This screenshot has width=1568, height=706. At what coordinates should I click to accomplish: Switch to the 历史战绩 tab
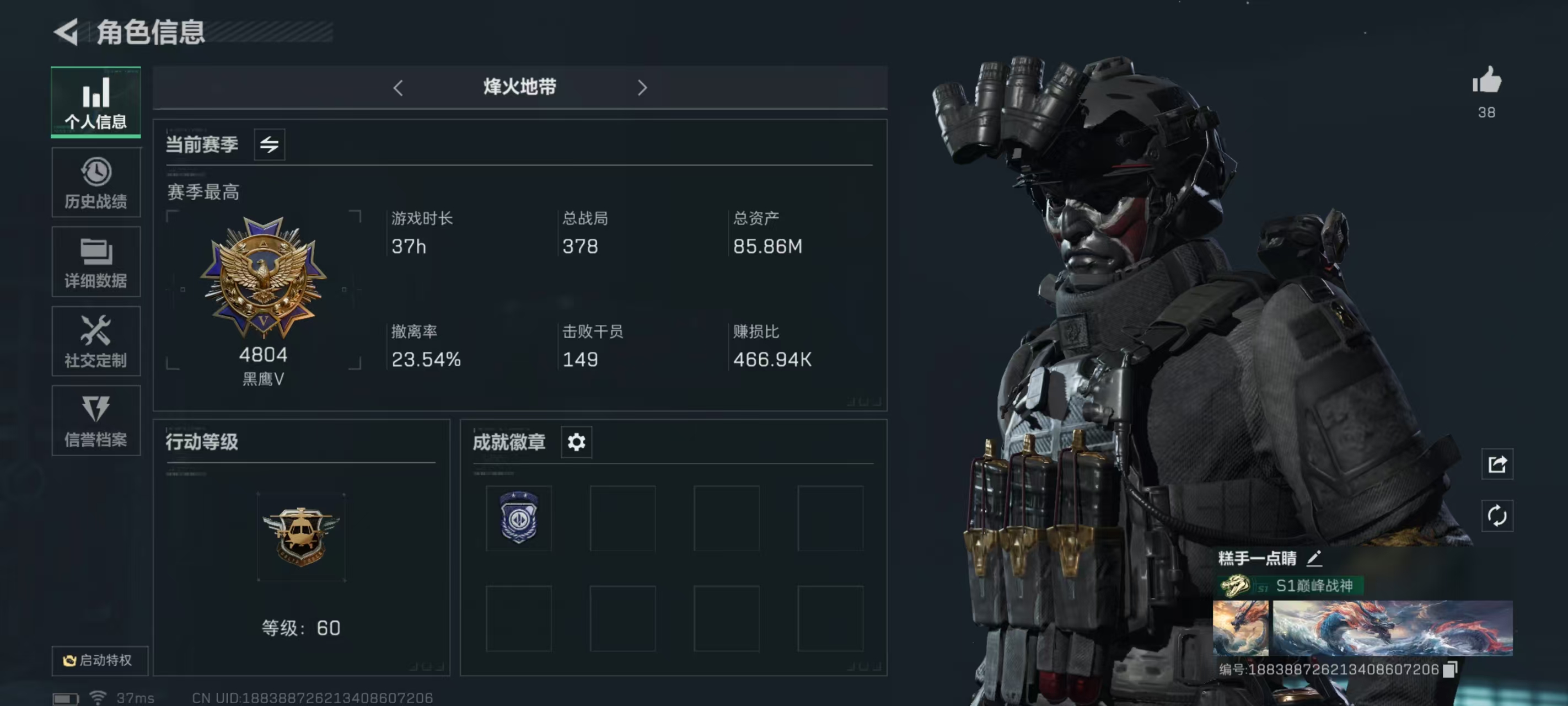[96, 182]
